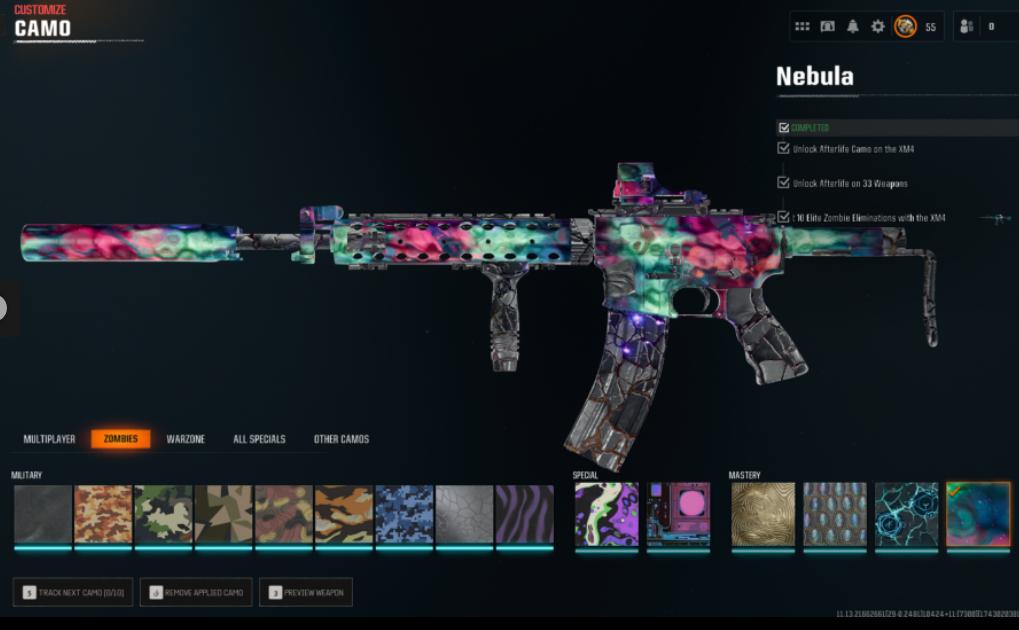
Task: Remove the applied camo
Action: pyautogui.click(x=196, y=592)
